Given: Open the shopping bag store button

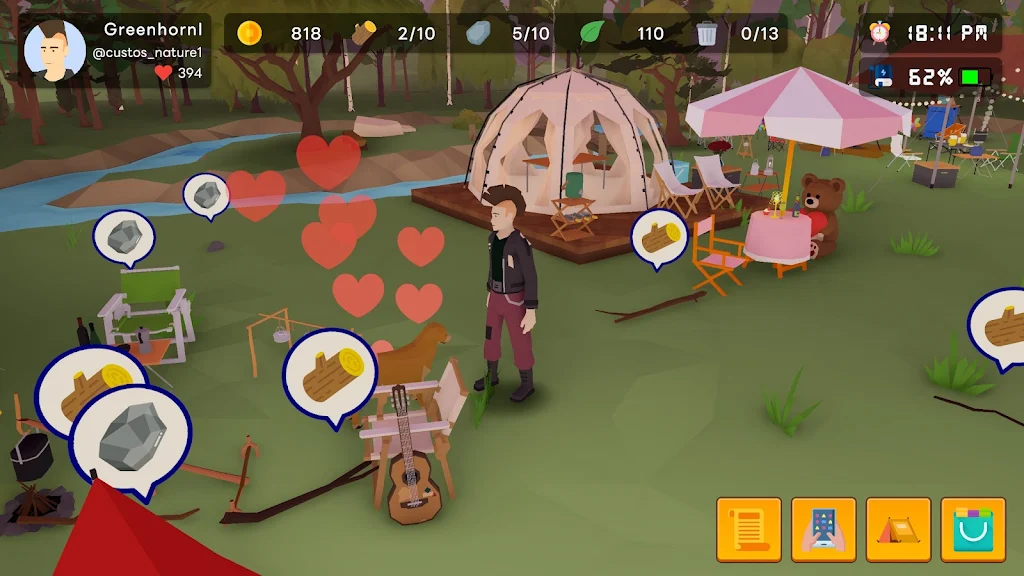Looking at the screenshot, I should click(x=973, y=529).
